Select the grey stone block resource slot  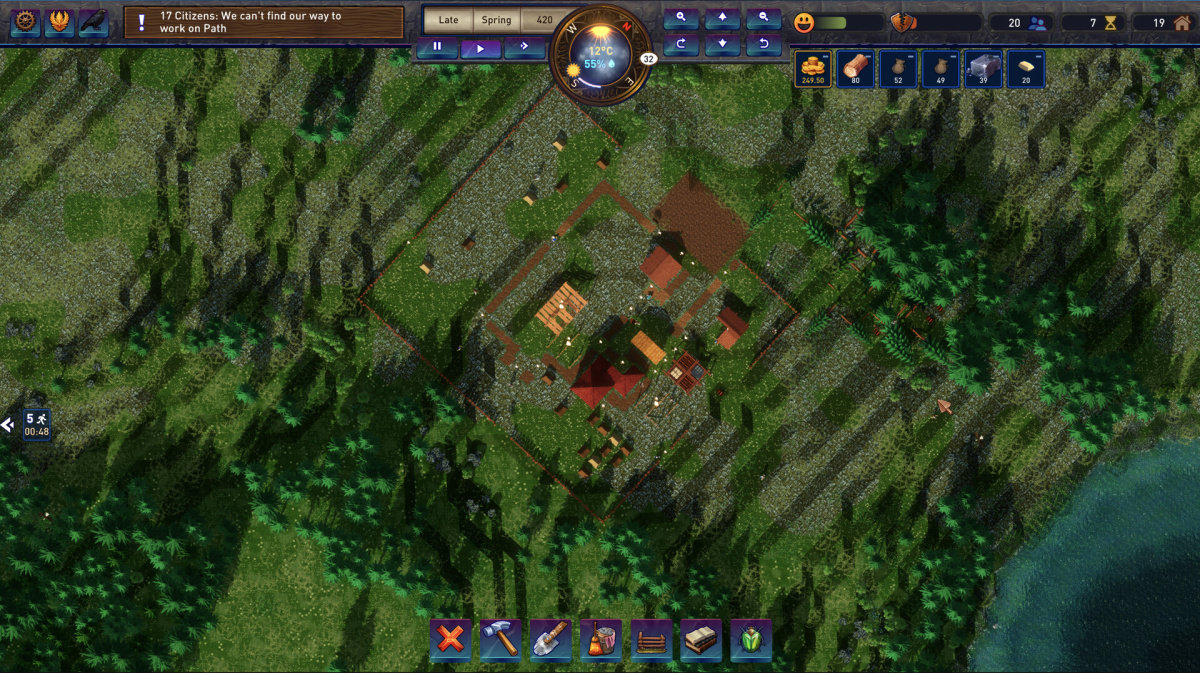tap(983, 69)
